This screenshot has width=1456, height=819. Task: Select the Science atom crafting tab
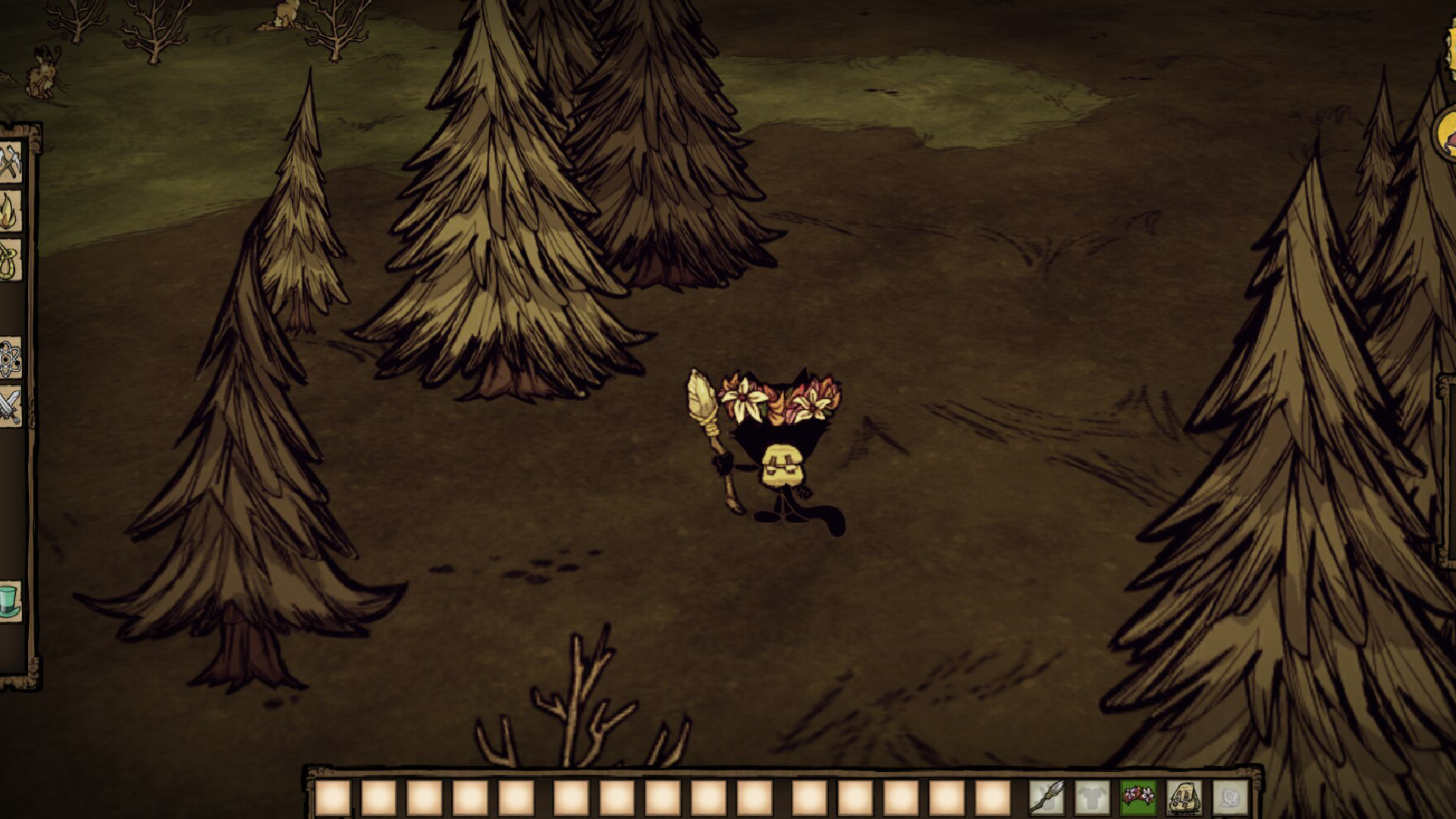tap(10, 358)
